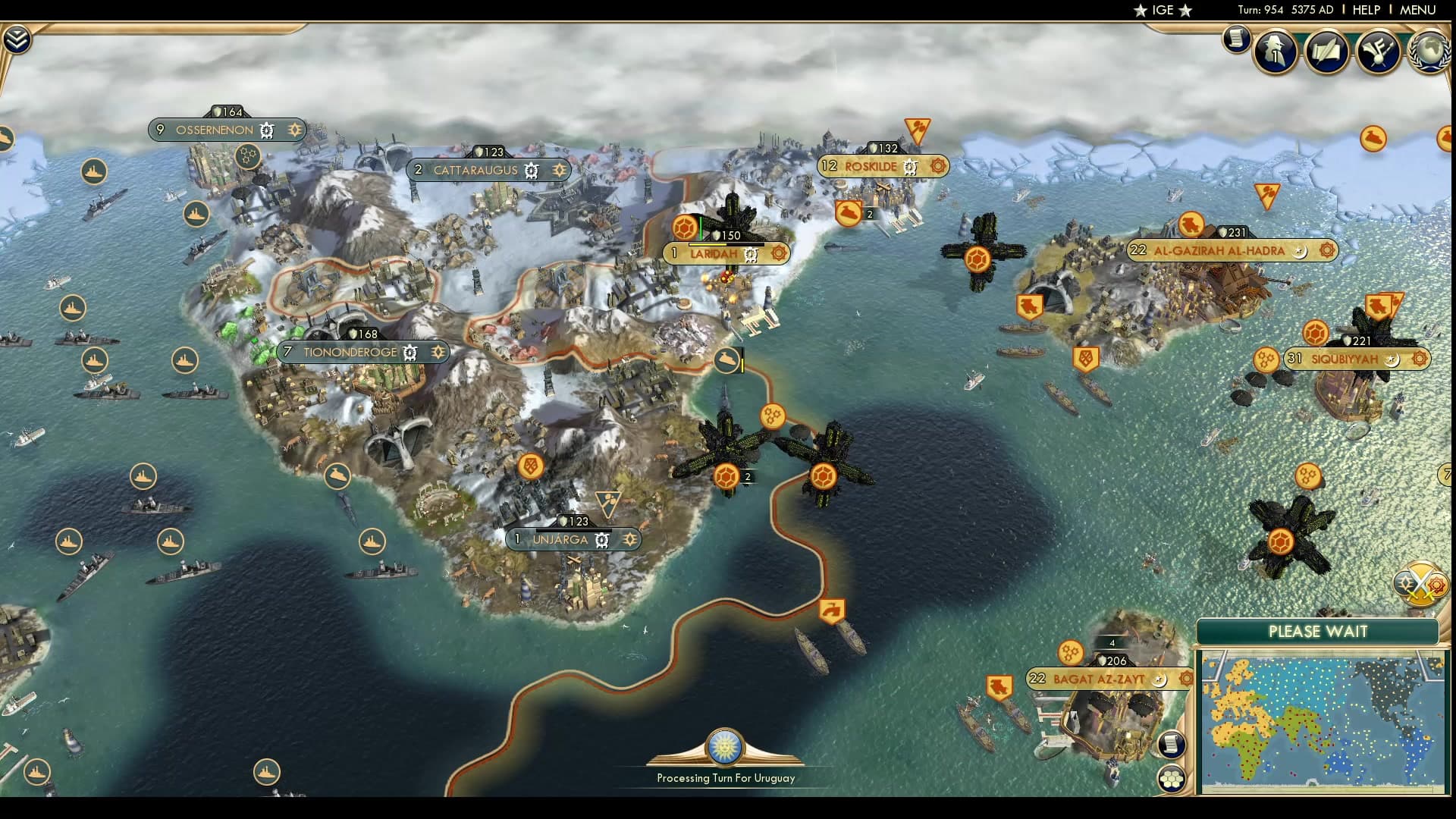Click the red war notification triangle above Roskilde
Viewport: 1456px width, 819px height.
coord(918,127)
